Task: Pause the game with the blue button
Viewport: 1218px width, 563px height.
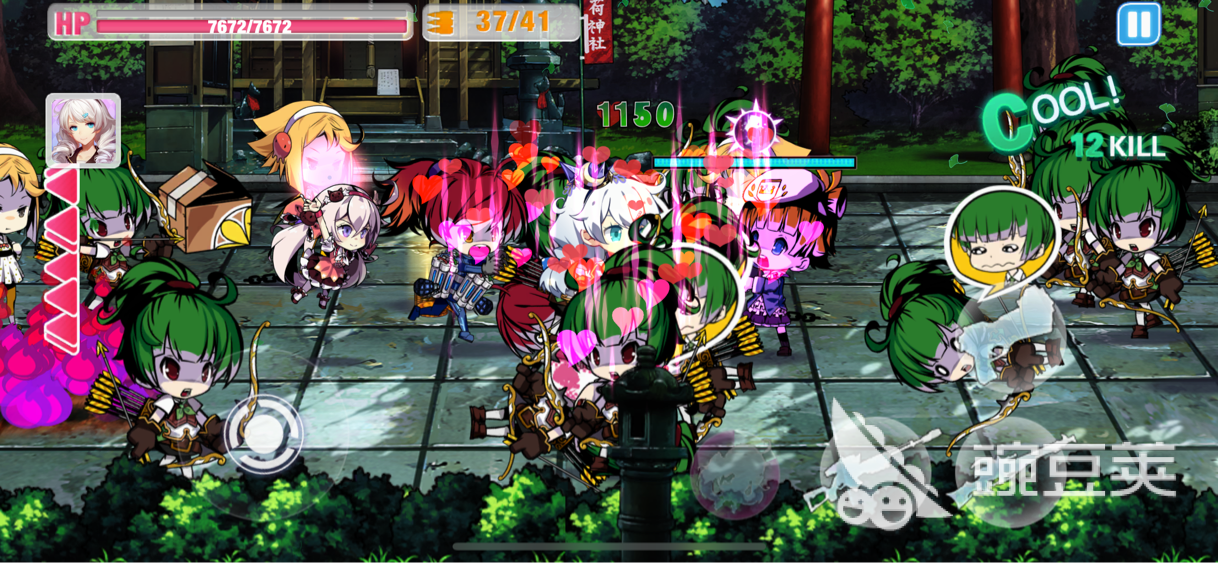Action: tap(1138, 24)
